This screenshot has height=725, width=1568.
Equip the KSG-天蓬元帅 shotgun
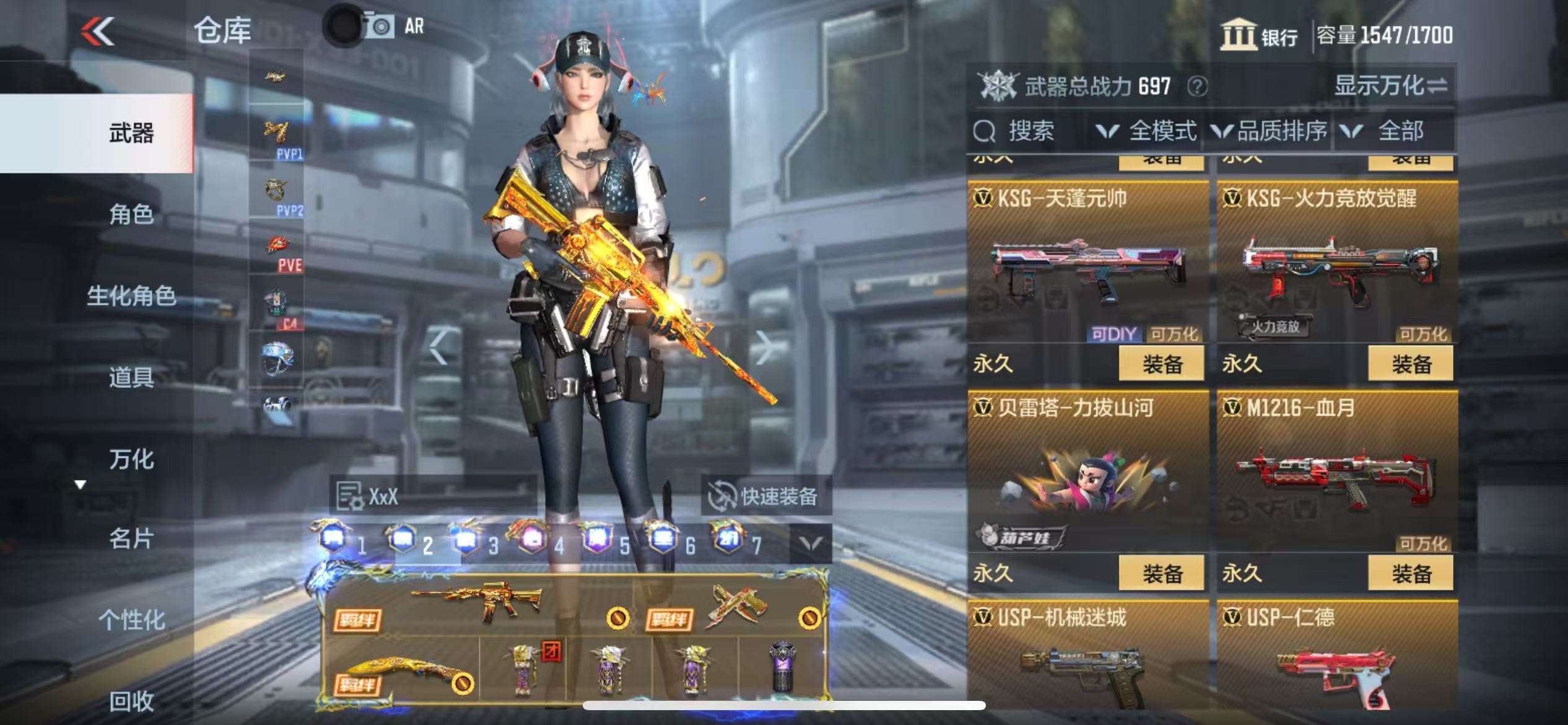1162,364
